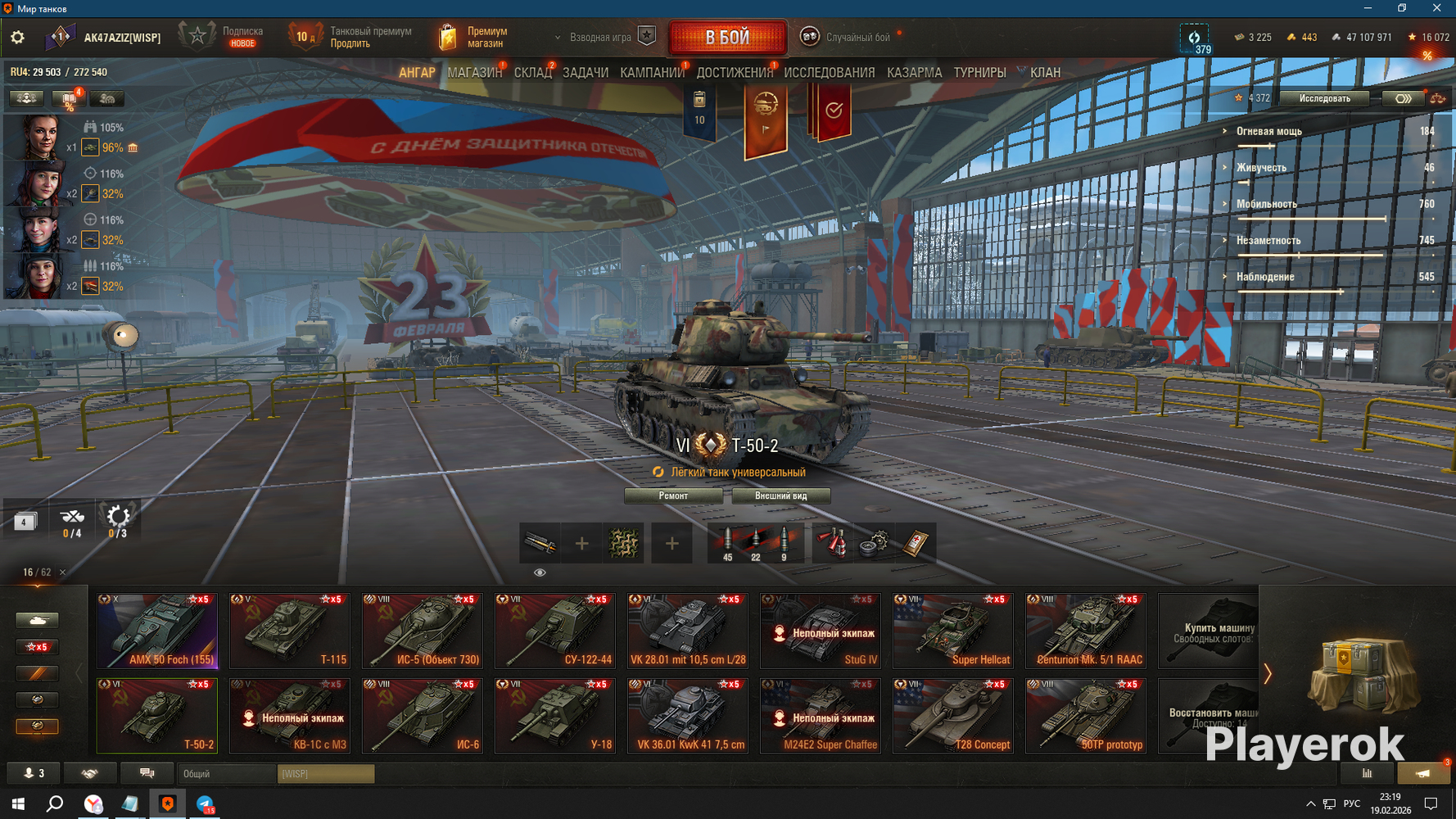This screenshot has height=819, width=1456.
Task: Start battle with the В БОЙ button
Action: [x=727, y=38]
